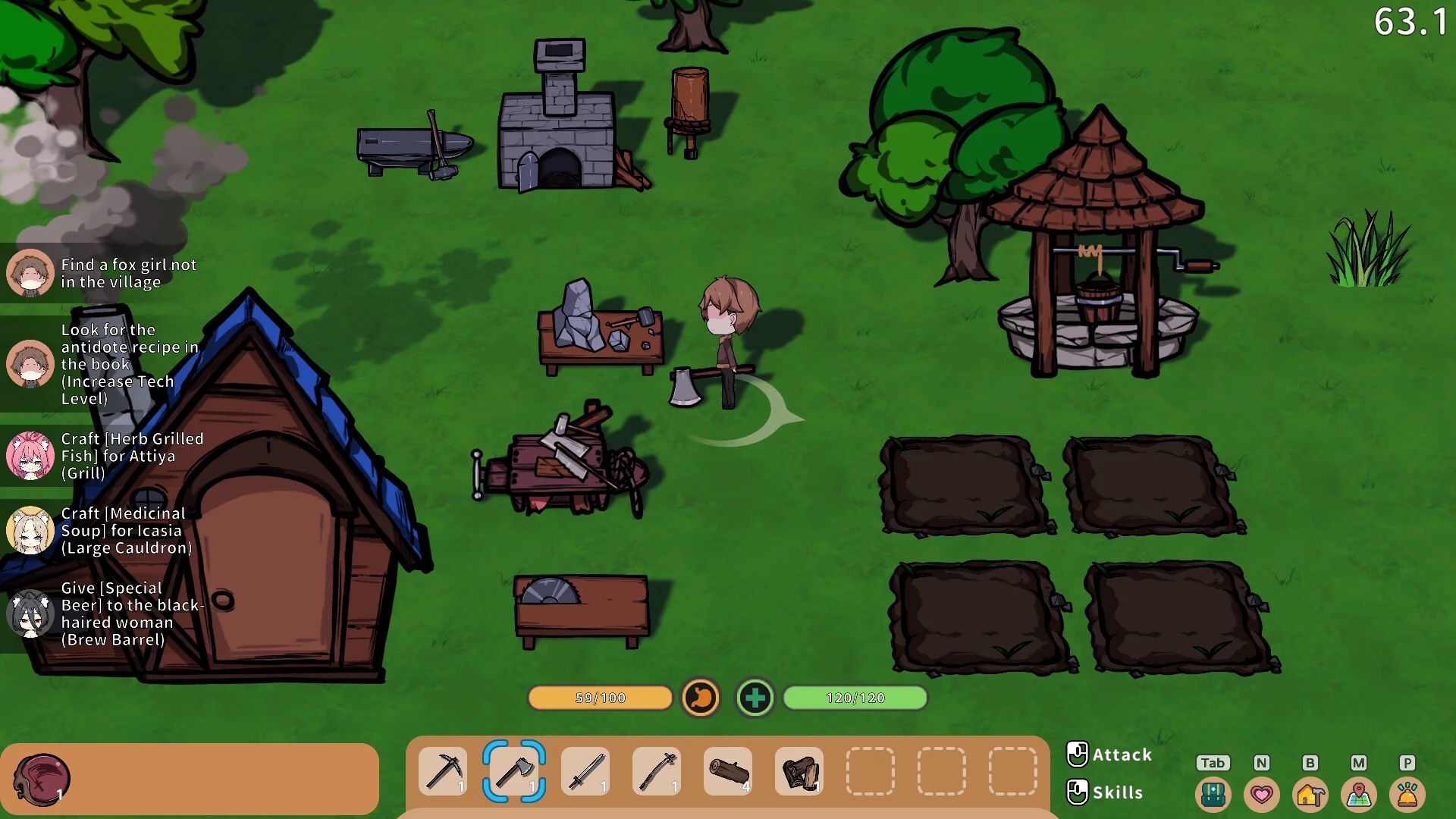View the Herb Grilled Fish quest for Attiya
Viewport: 1456px width, 819px height.
[106, 456]
